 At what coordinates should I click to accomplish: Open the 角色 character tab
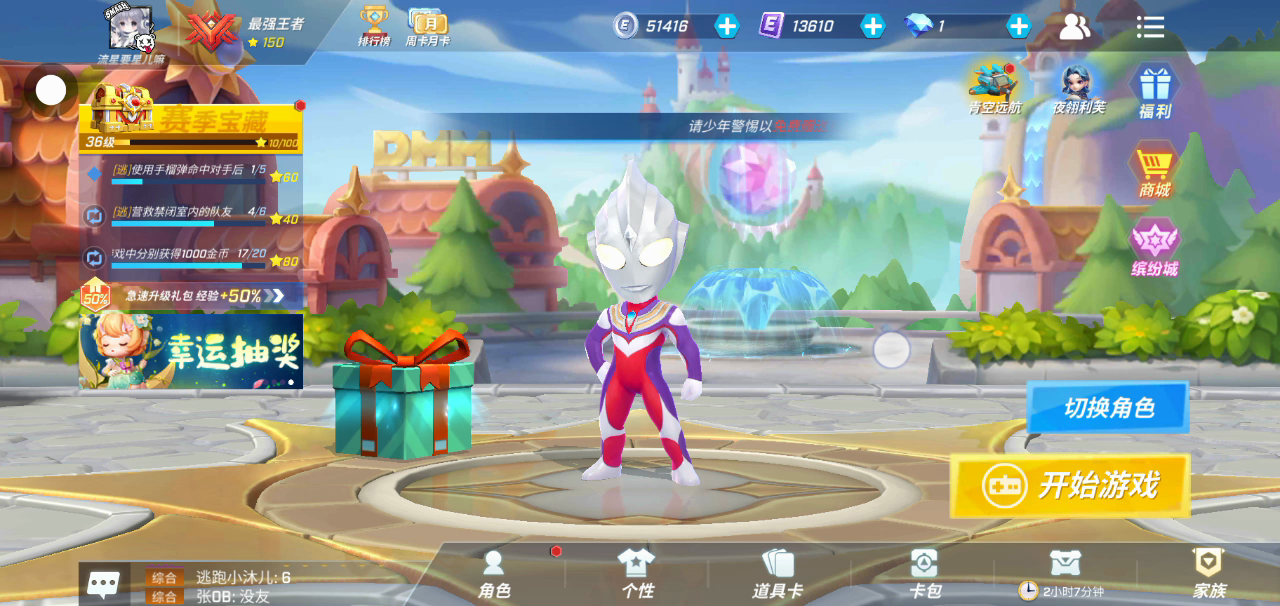[x=494, y=574]
